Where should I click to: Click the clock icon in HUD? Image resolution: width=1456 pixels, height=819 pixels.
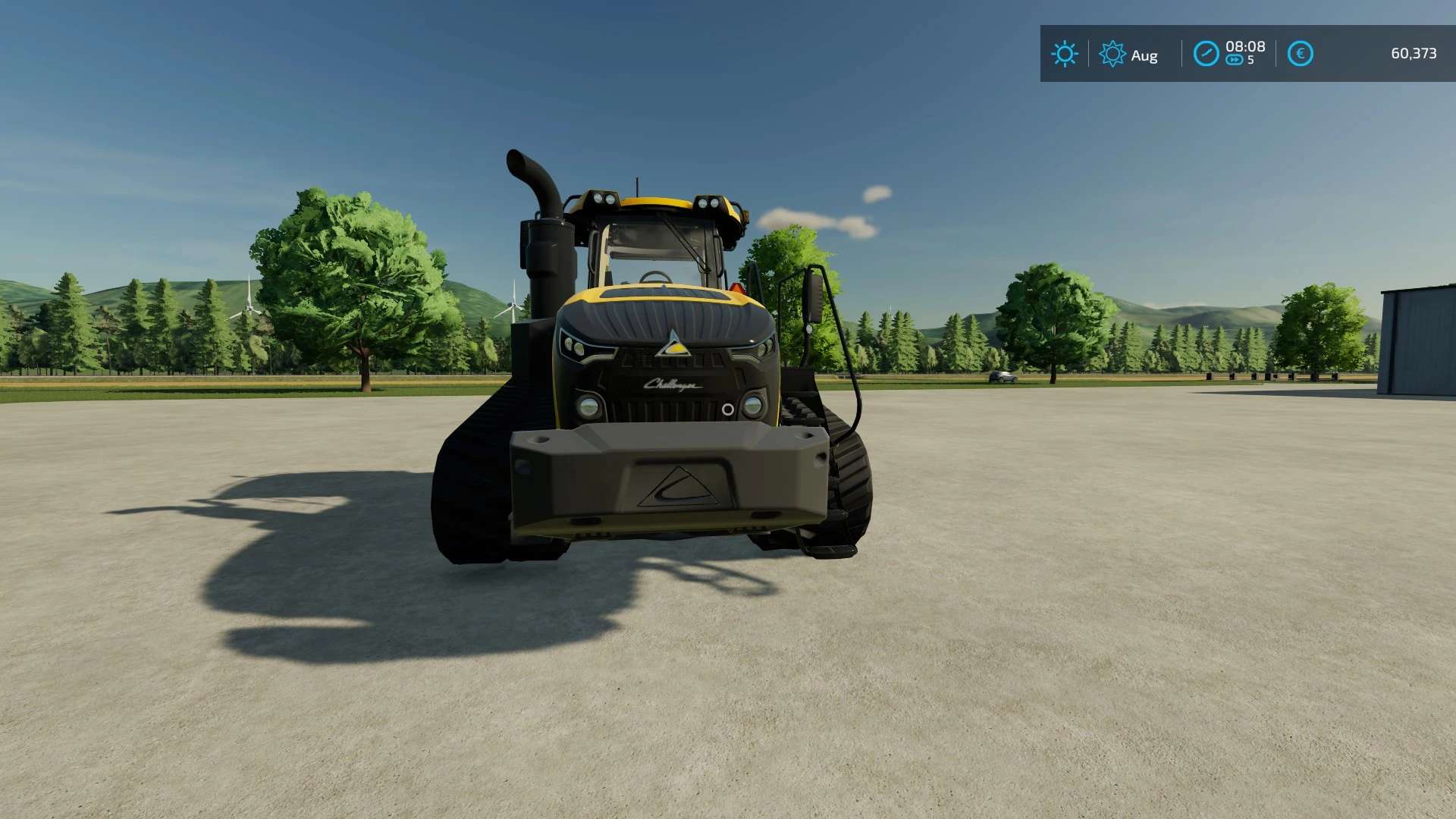[x=1206, y=54]
